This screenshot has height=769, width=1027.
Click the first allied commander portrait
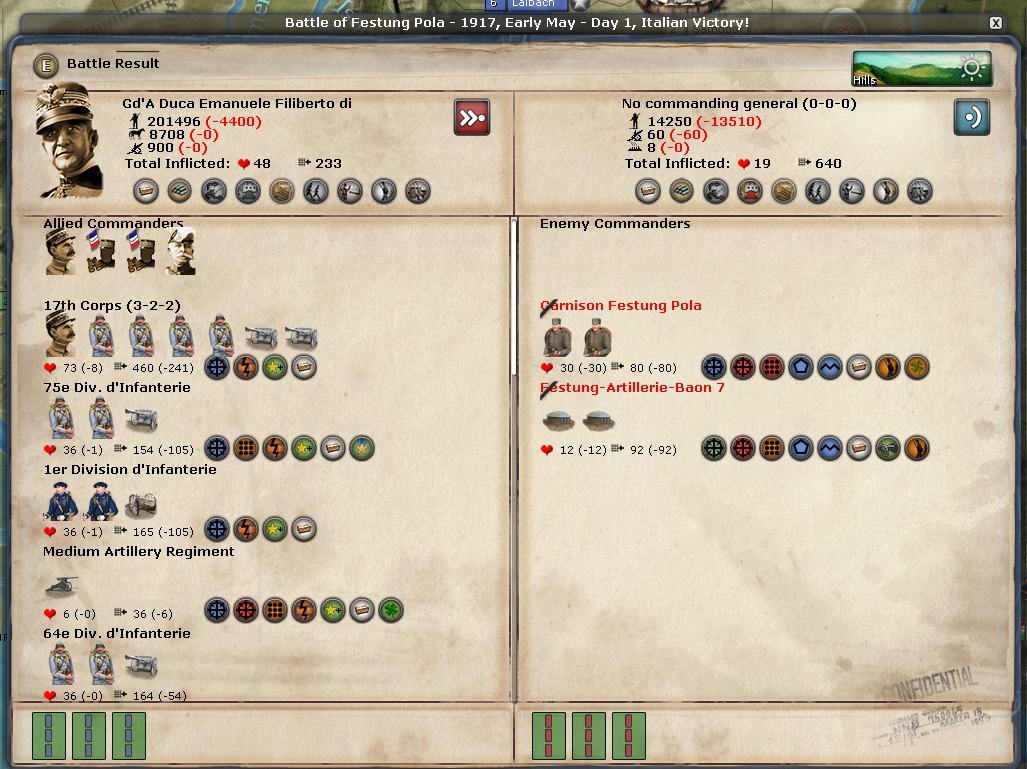coord(60,252)
